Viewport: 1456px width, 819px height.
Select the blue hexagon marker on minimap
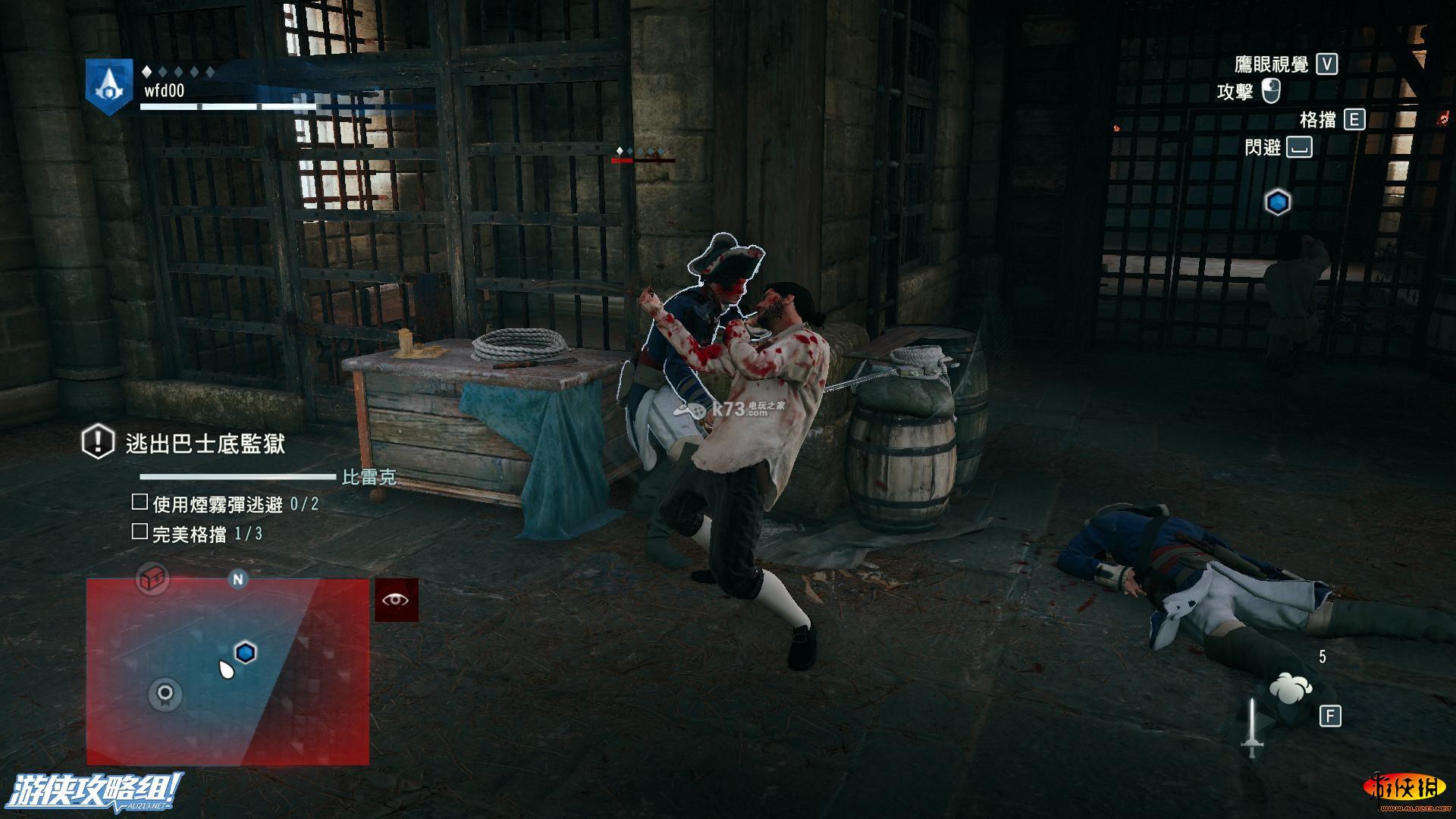(245, 652)
